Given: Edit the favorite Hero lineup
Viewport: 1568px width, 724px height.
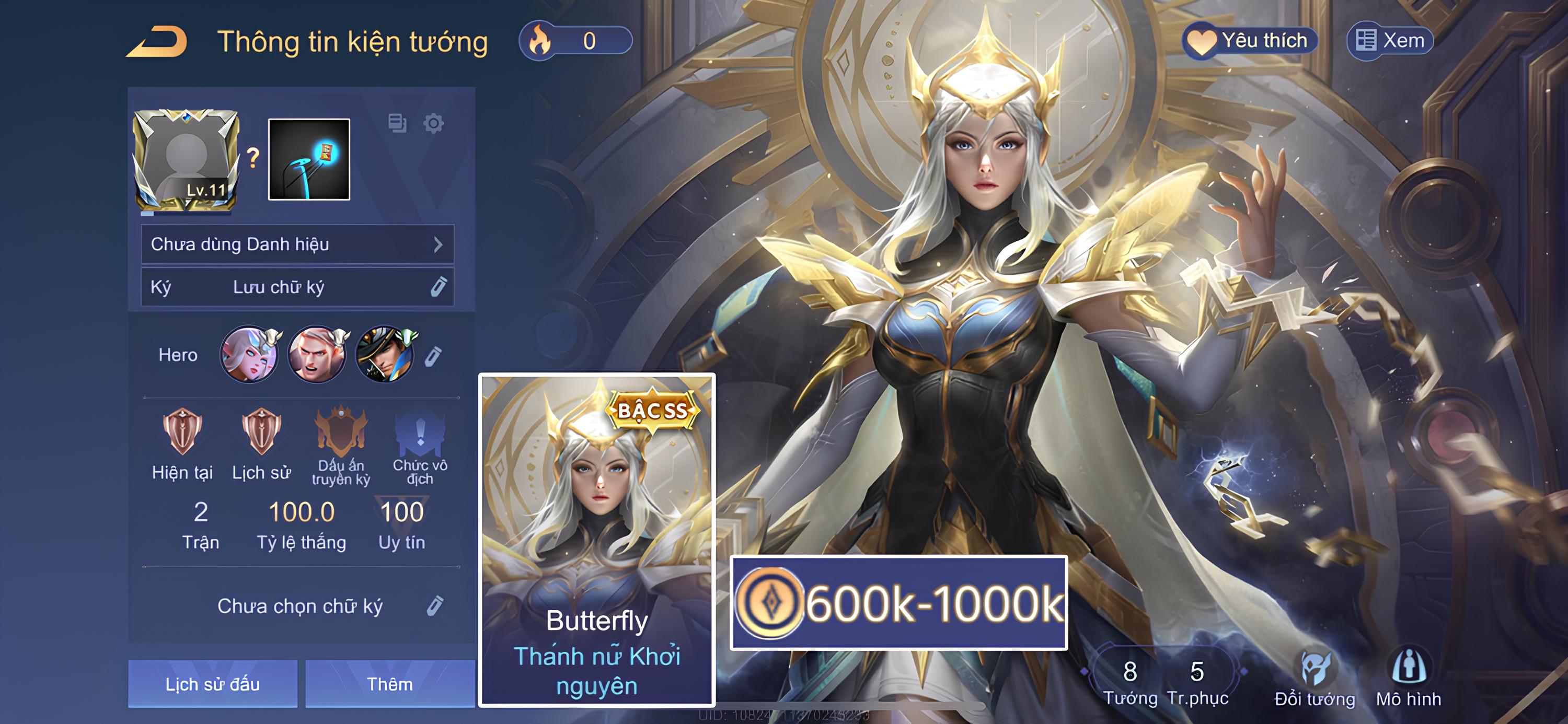Looking at the screenshot, I should coord(433,356).
